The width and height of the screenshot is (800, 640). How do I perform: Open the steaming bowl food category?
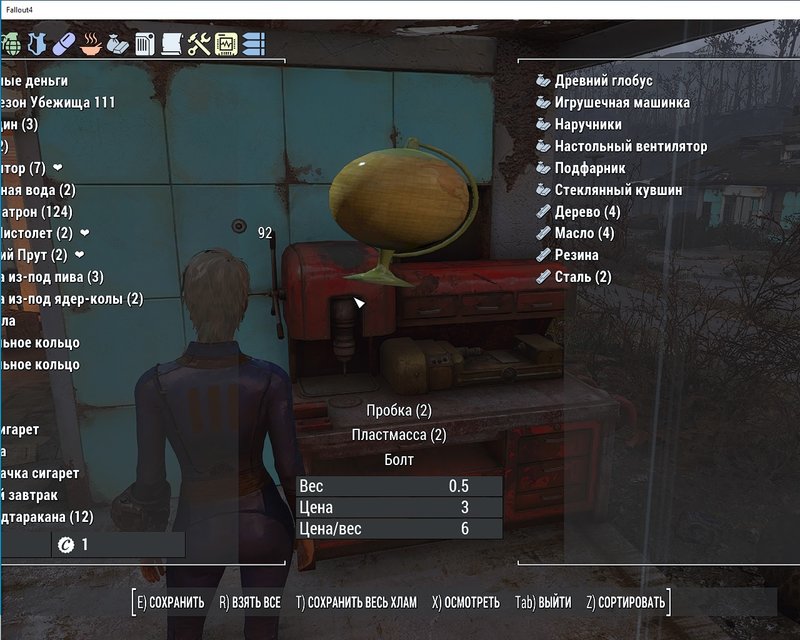click(x=90, y=45)
